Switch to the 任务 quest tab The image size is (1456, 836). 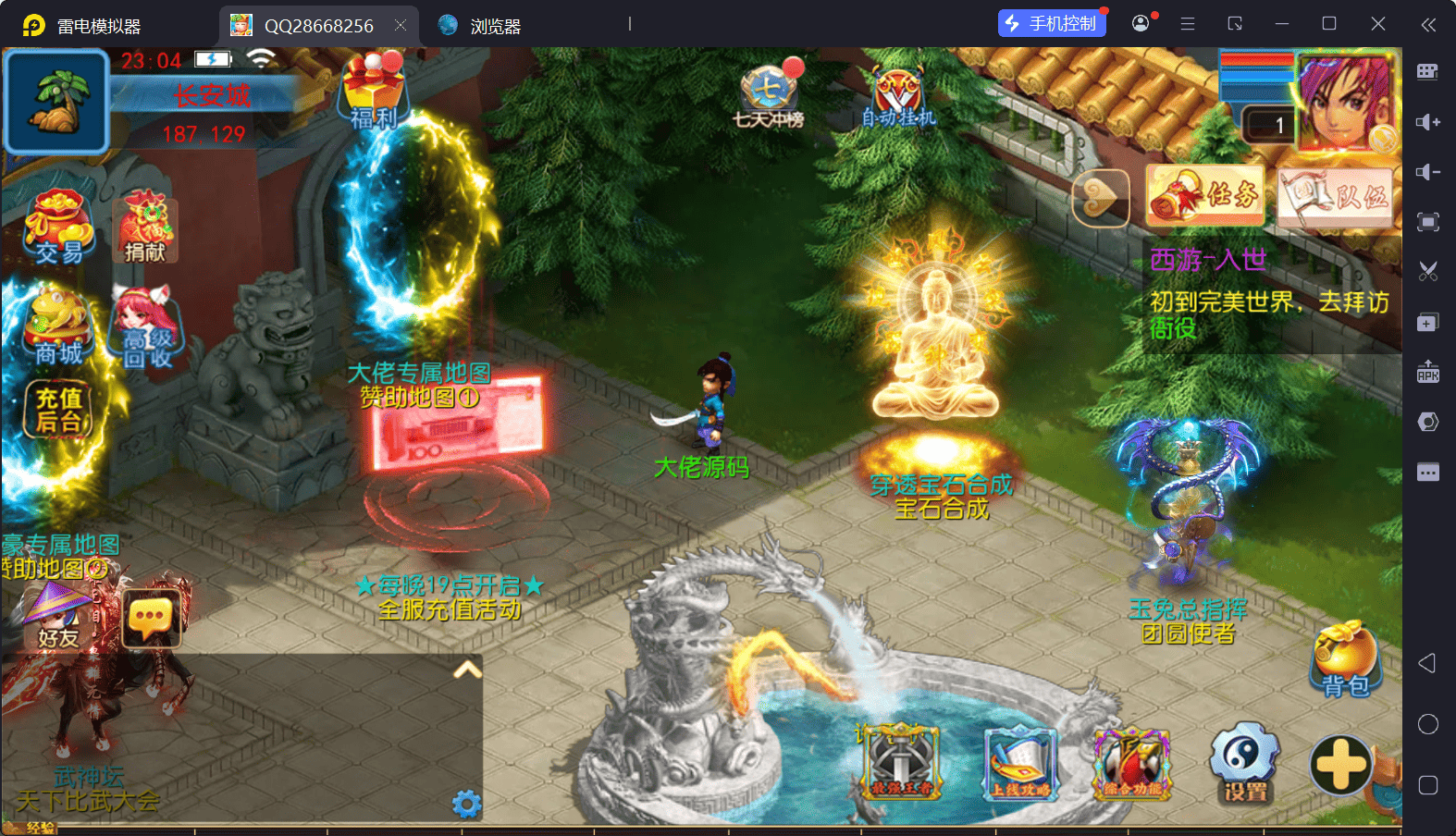(1205, 195)
